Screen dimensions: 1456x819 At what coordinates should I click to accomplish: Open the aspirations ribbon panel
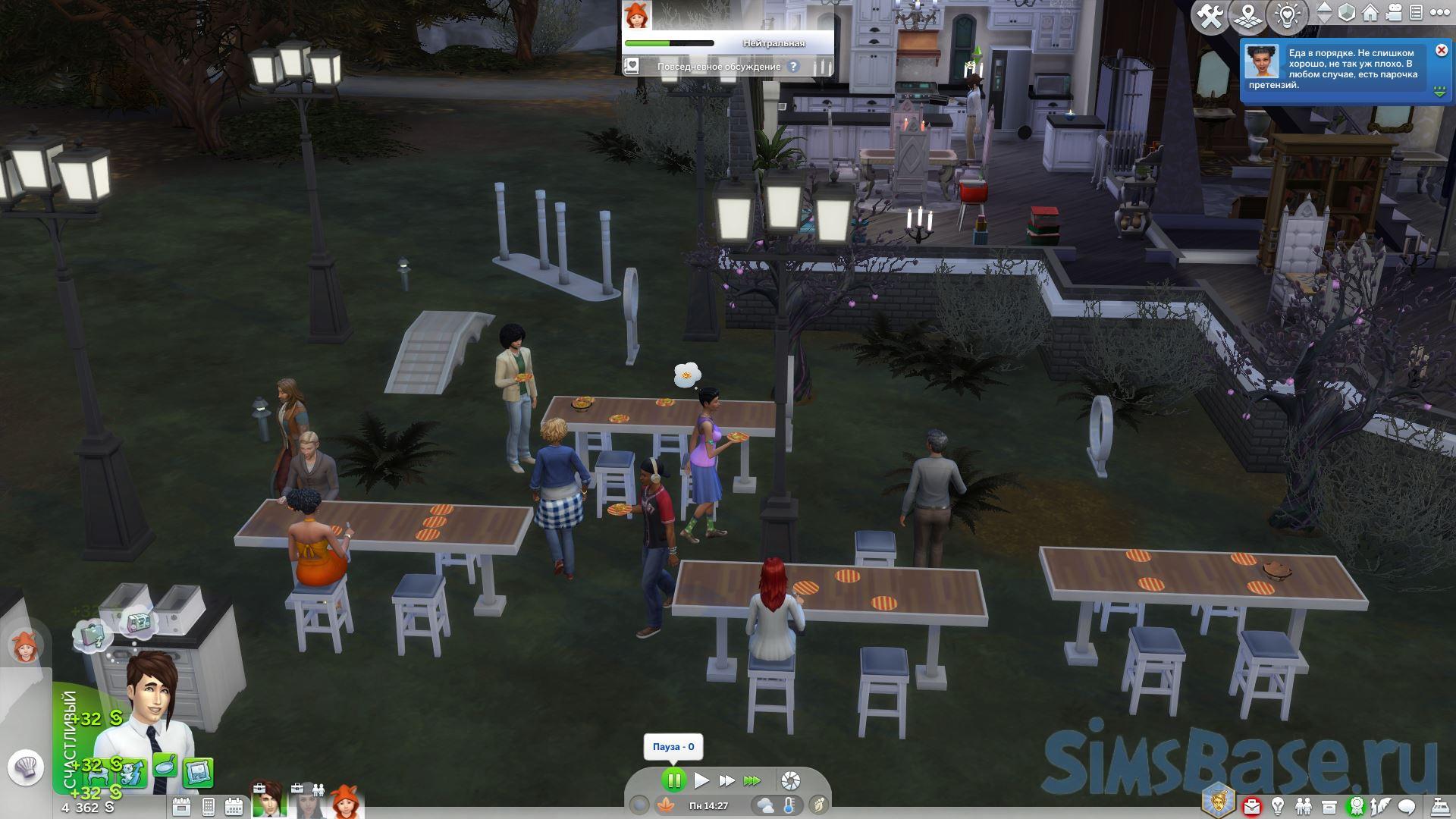click(1356, 805)
